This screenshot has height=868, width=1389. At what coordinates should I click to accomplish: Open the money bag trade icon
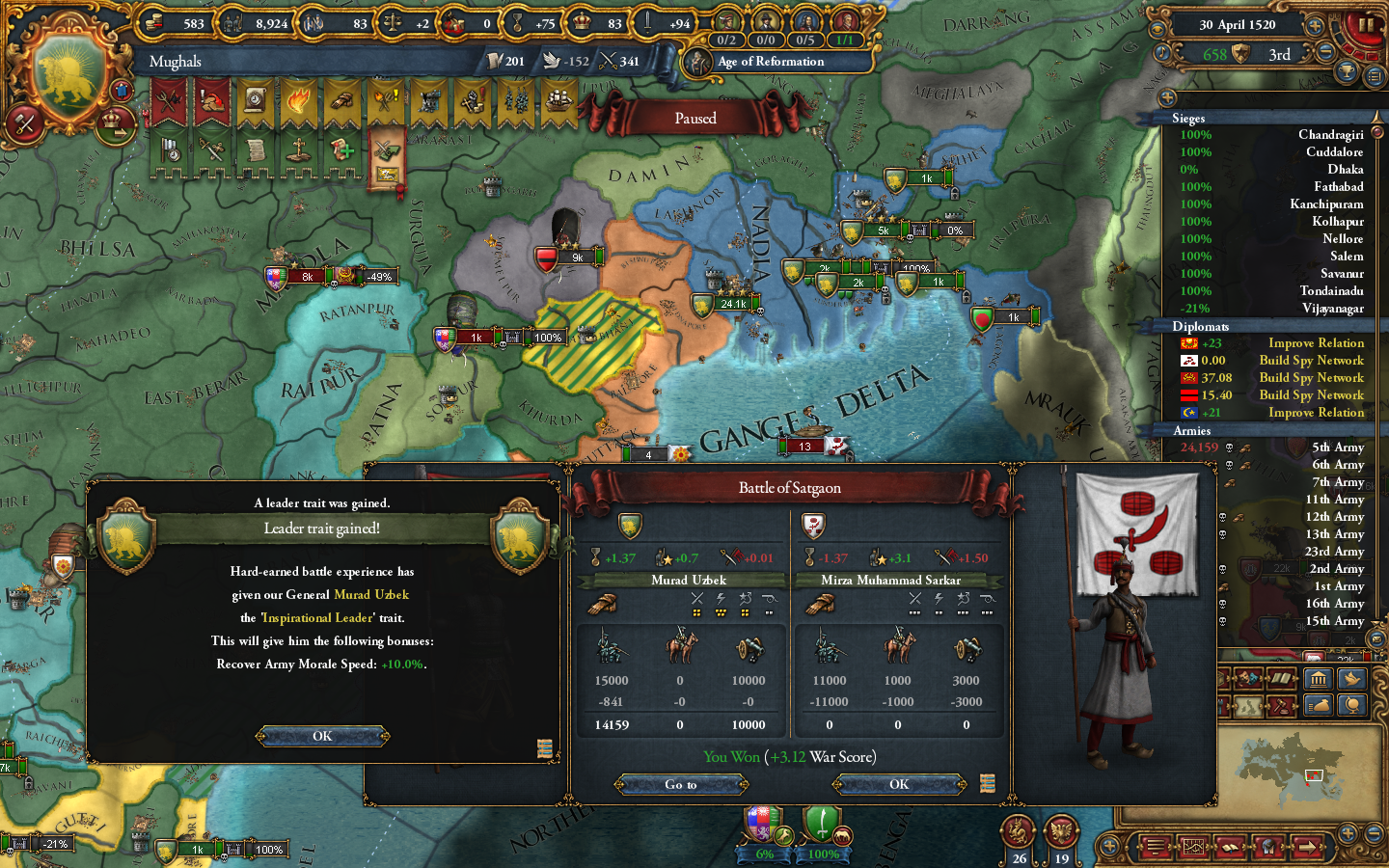[x=1319, y=704]
